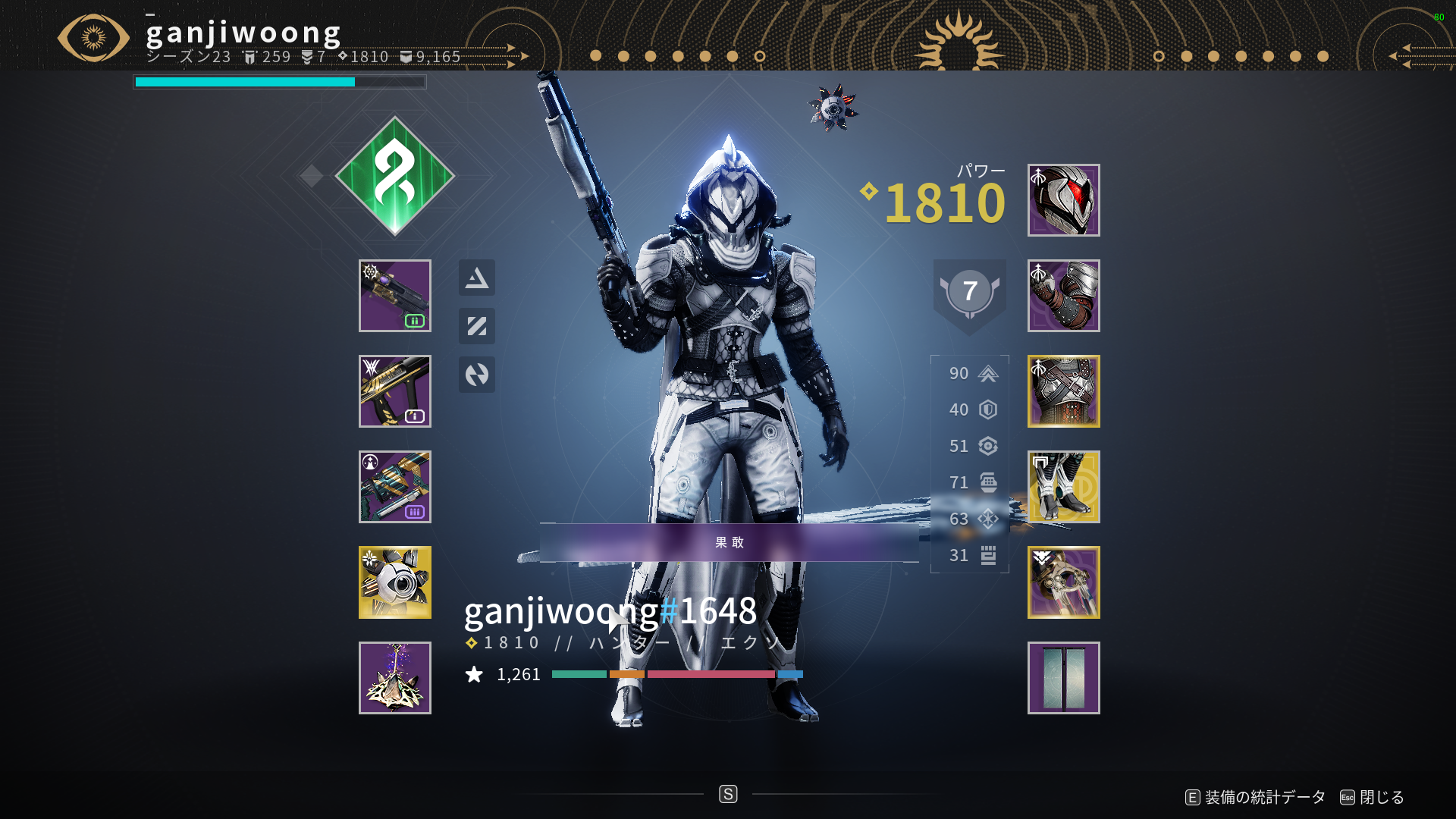
Task: Inspect the red-visored helmet slot
Action: coord(1063,200)
